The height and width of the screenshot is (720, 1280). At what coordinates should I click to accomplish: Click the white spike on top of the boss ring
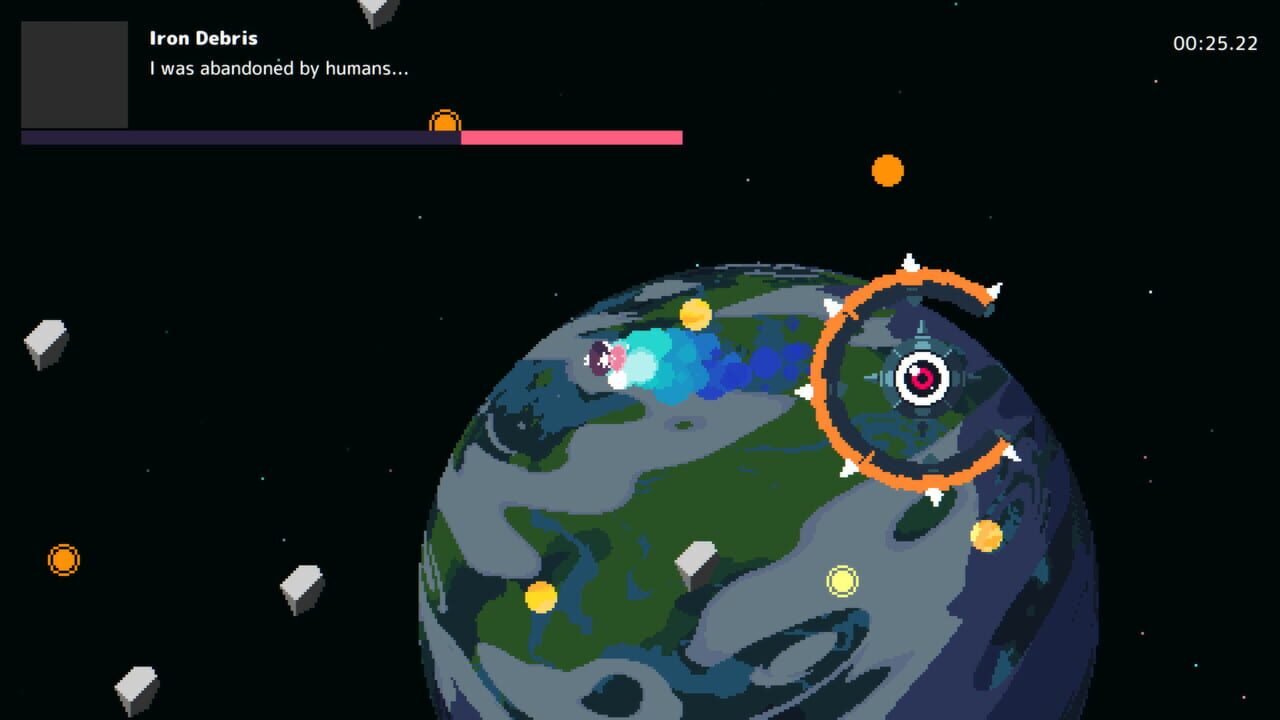pyautogui.click(x=913, y=262)
